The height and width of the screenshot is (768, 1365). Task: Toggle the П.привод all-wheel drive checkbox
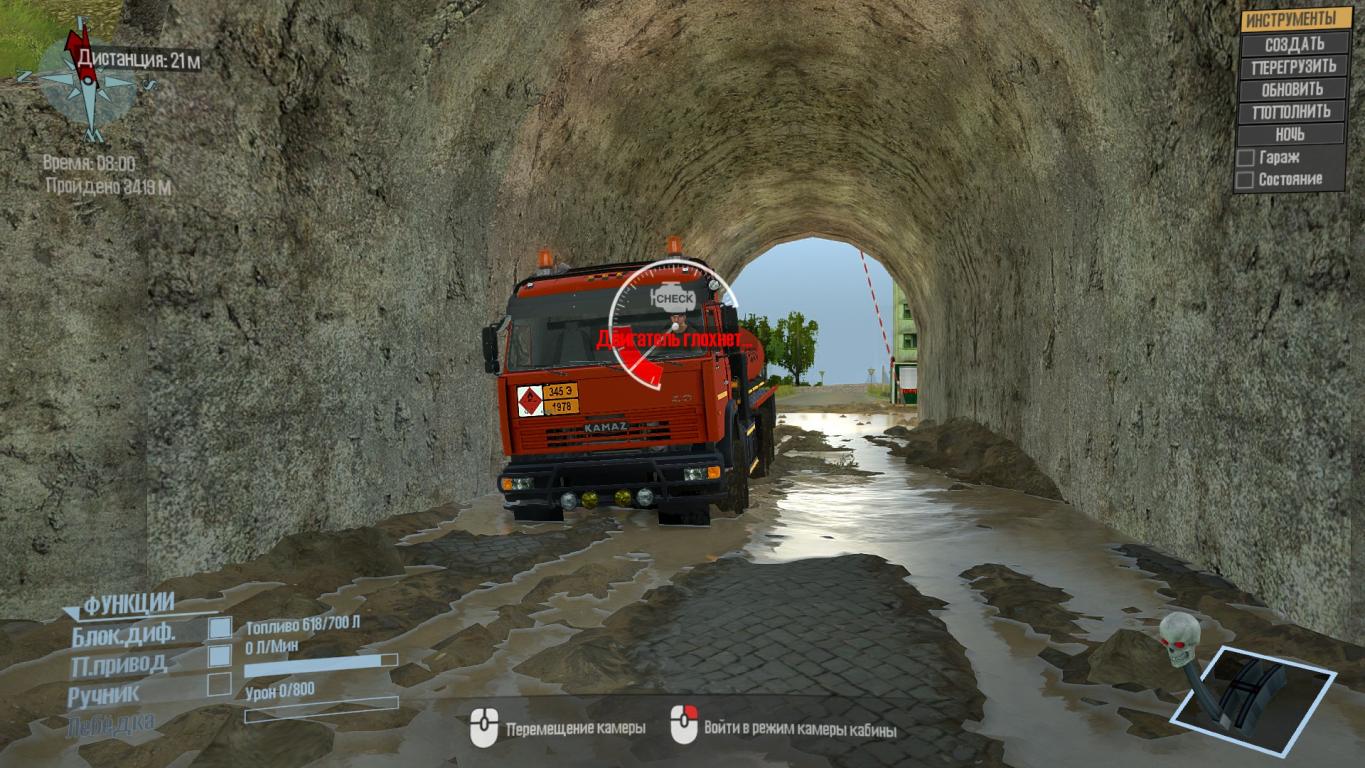pos(219,656)
